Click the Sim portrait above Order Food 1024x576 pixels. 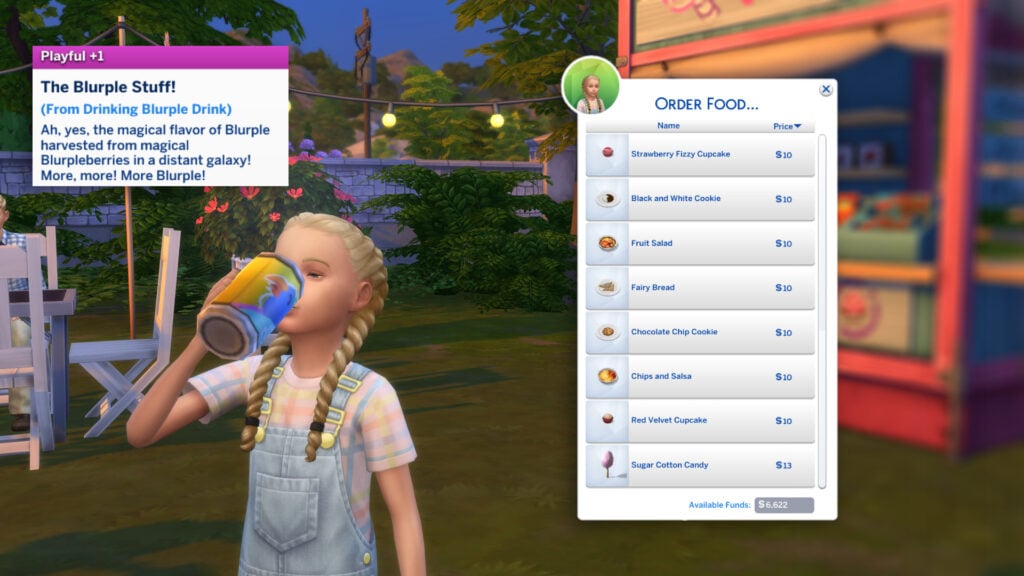tap(591, 86)
